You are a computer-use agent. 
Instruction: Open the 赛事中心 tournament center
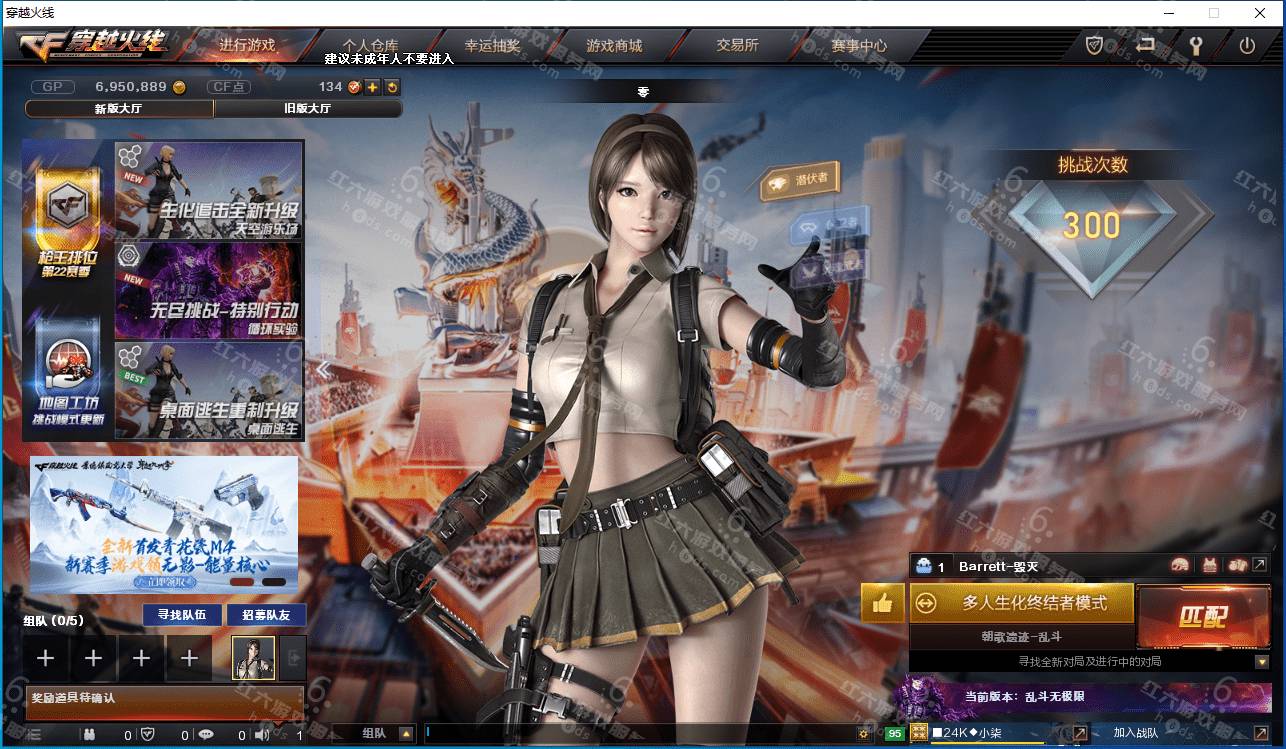858,45
